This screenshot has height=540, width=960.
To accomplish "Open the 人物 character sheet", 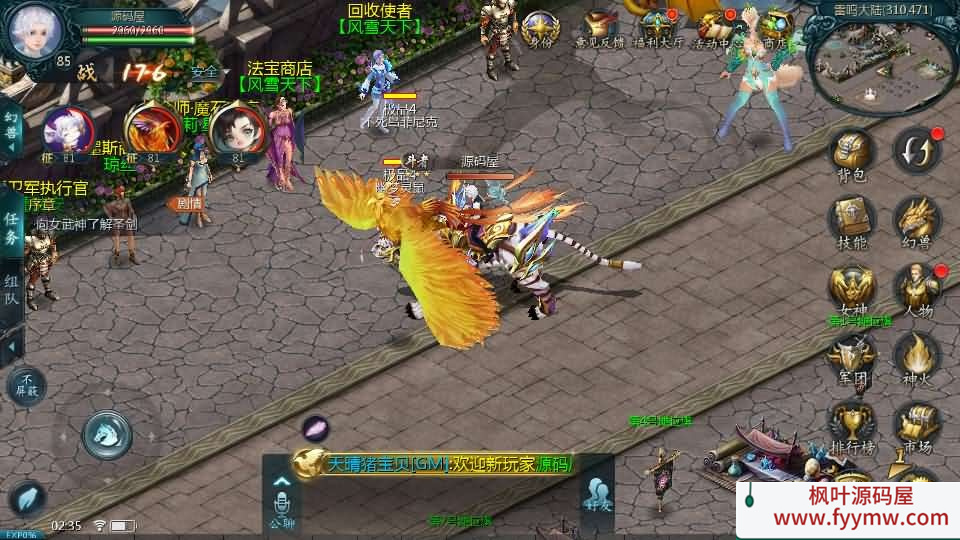I will point(915,287).
